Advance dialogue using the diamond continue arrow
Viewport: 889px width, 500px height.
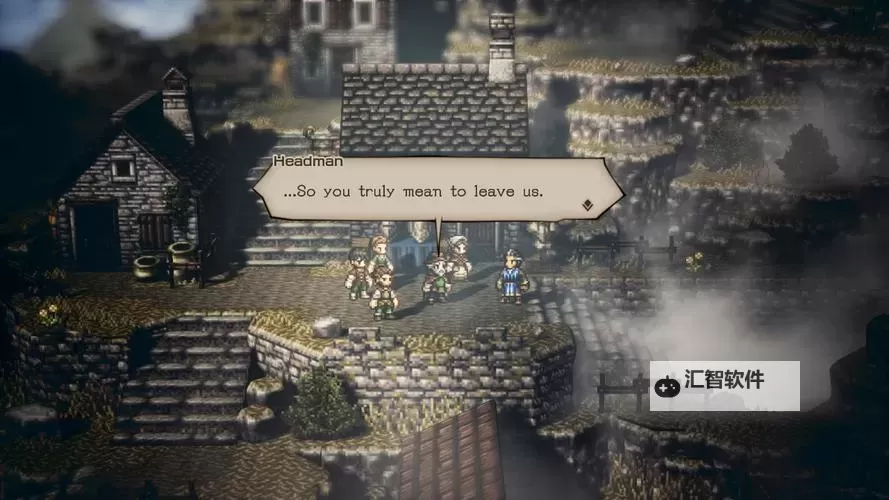pos(588,205)
